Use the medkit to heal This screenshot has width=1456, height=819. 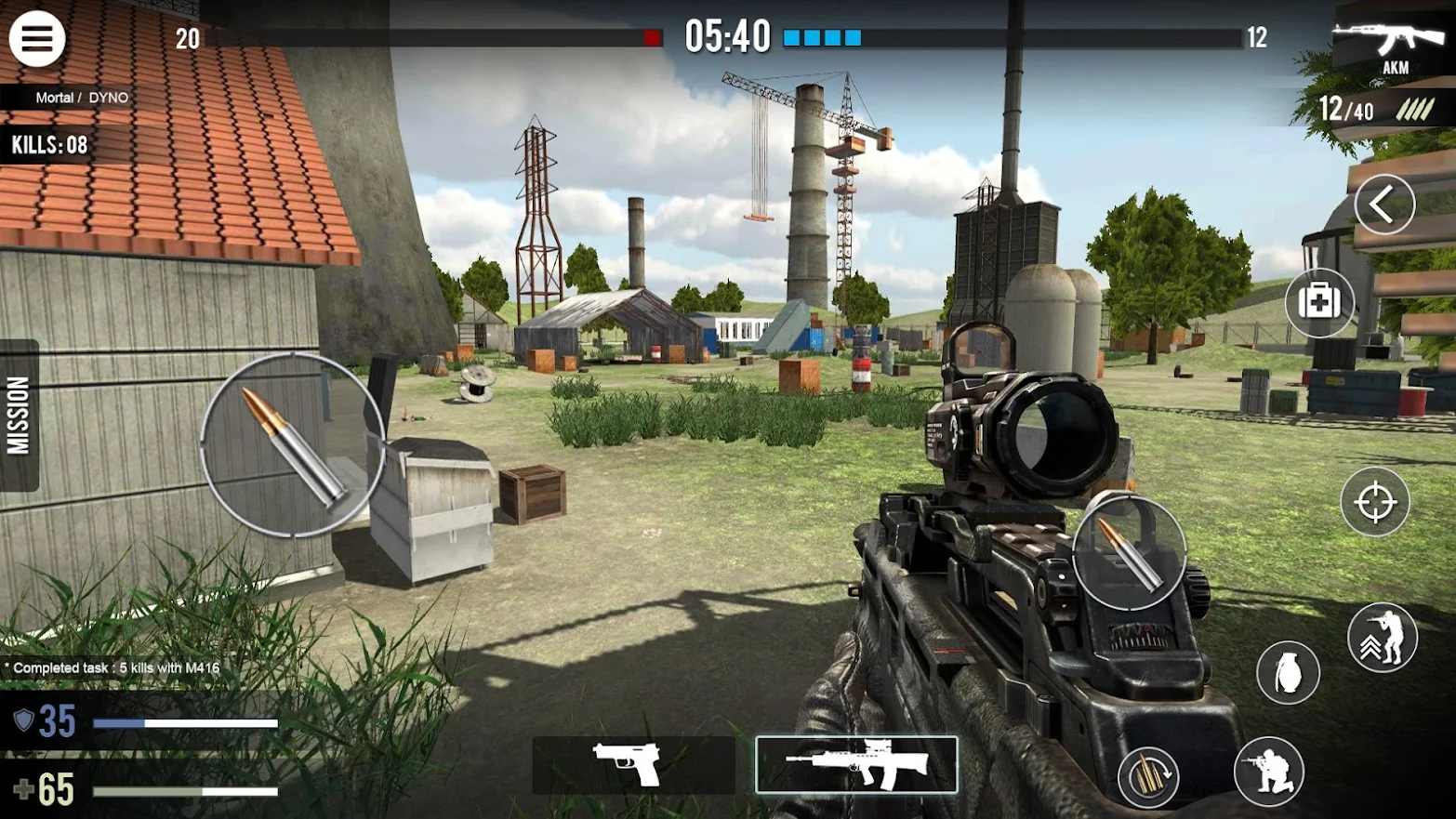[1320, 302]
